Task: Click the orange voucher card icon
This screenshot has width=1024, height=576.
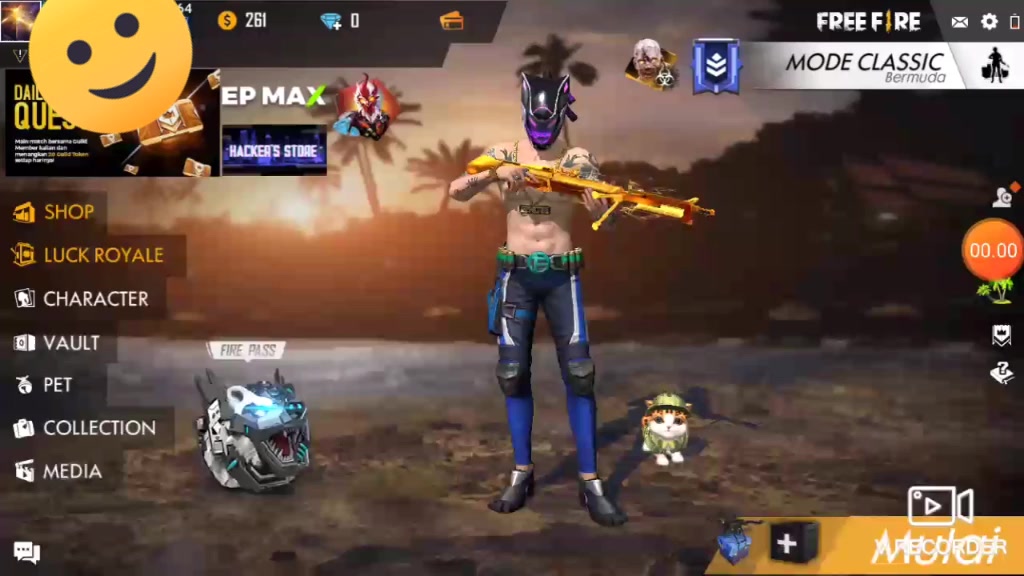Action: [x=452, y=21]
